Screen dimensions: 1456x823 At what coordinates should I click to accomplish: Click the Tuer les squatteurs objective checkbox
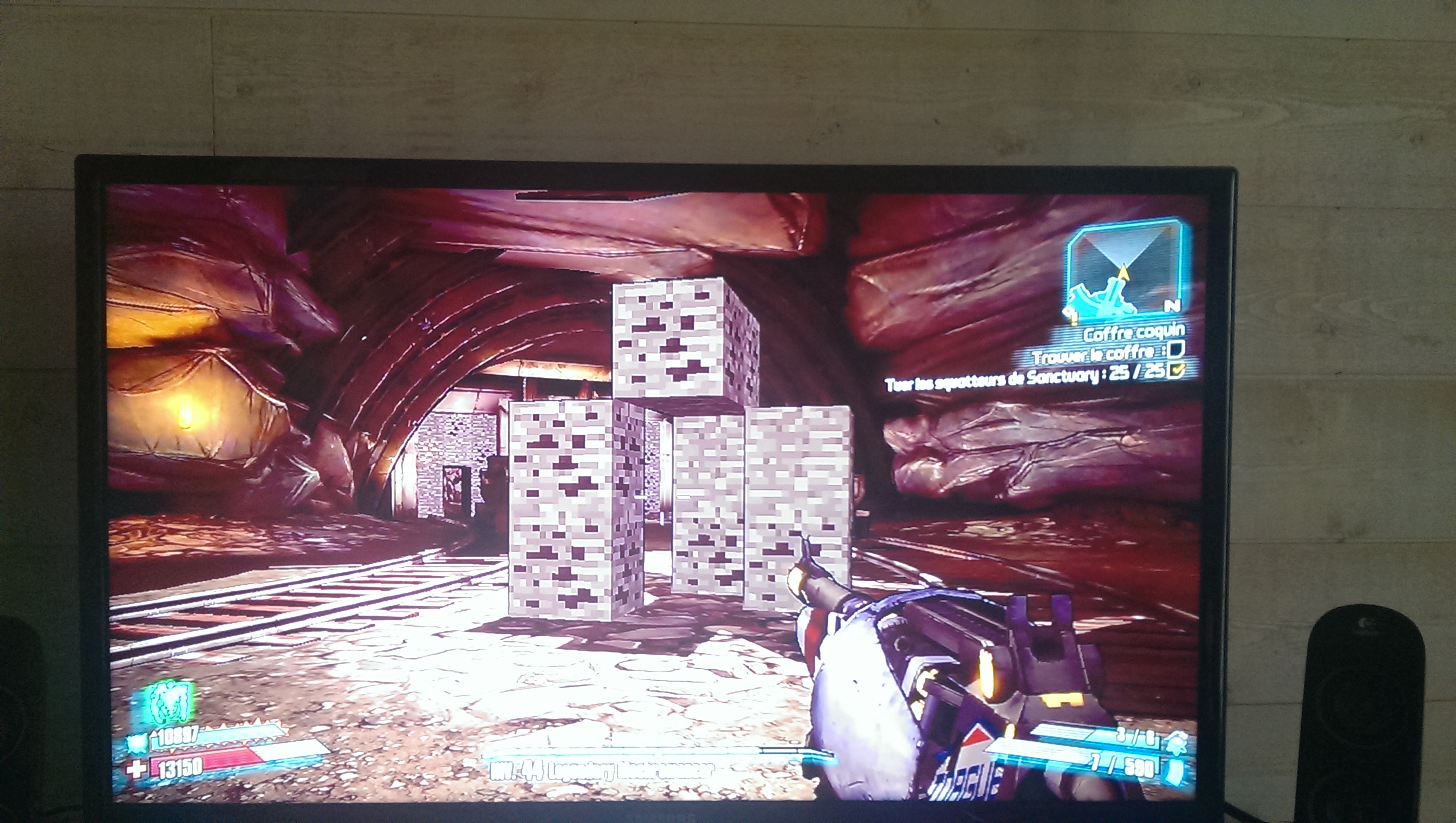point(1176,370)
